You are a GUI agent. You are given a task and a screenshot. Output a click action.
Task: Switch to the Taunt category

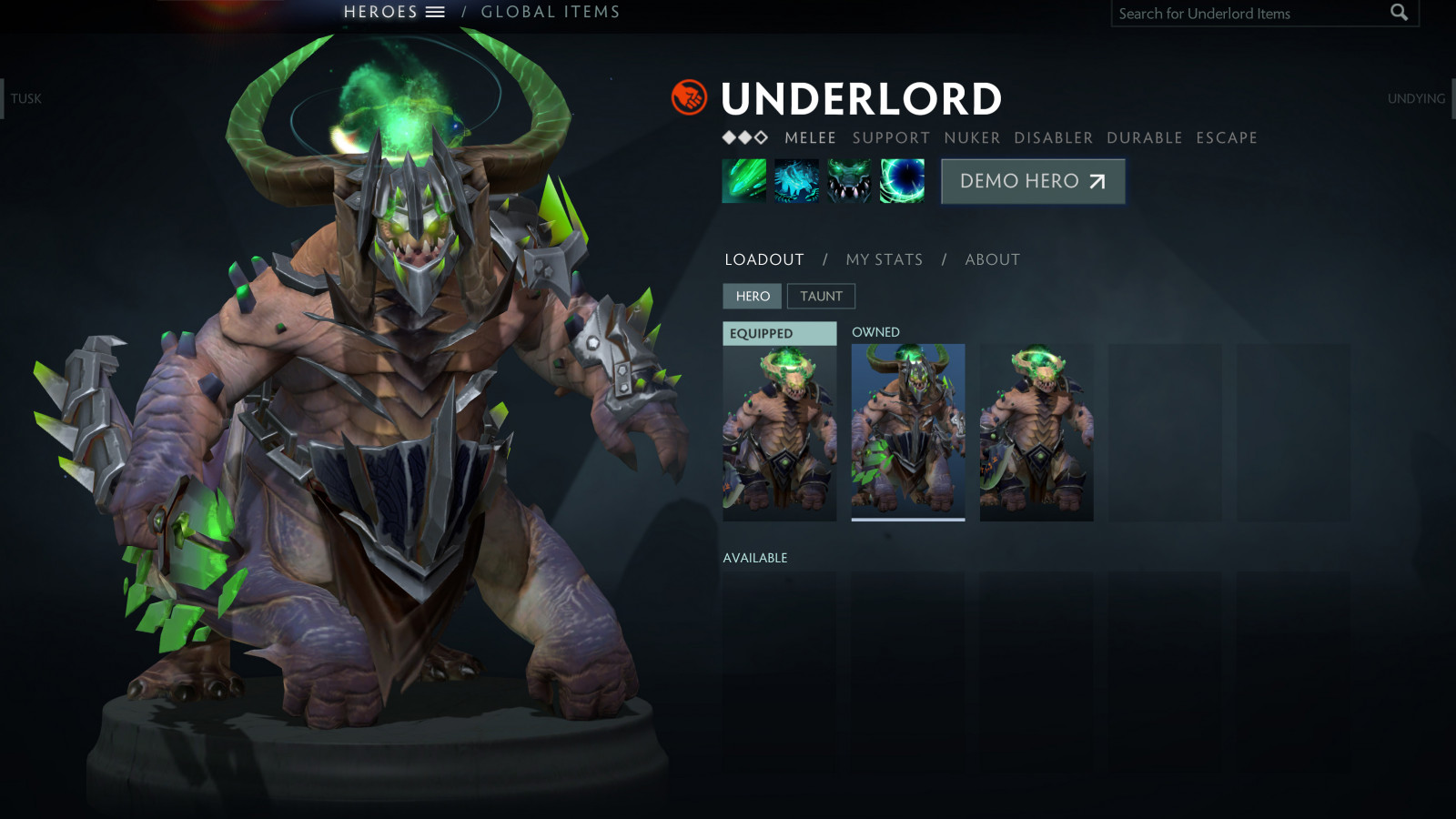pos(821,296)
